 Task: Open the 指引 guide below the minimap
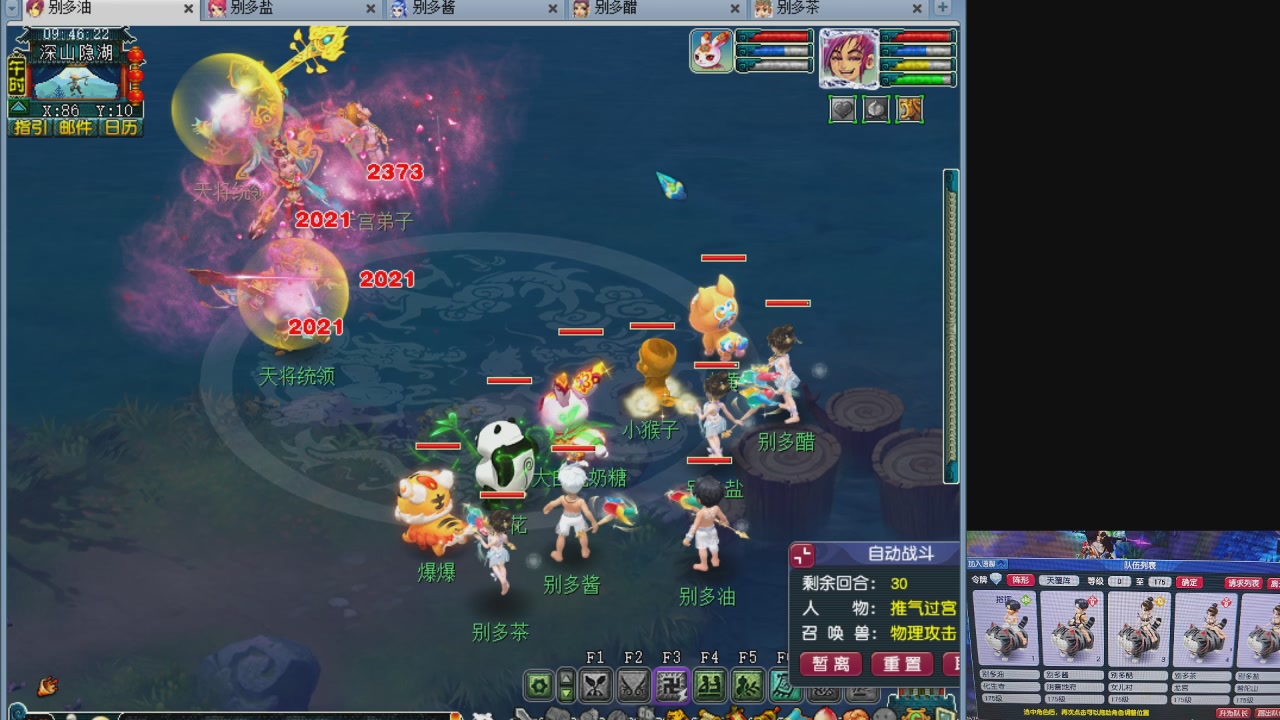pyautogui.click(x=30, y=128)
